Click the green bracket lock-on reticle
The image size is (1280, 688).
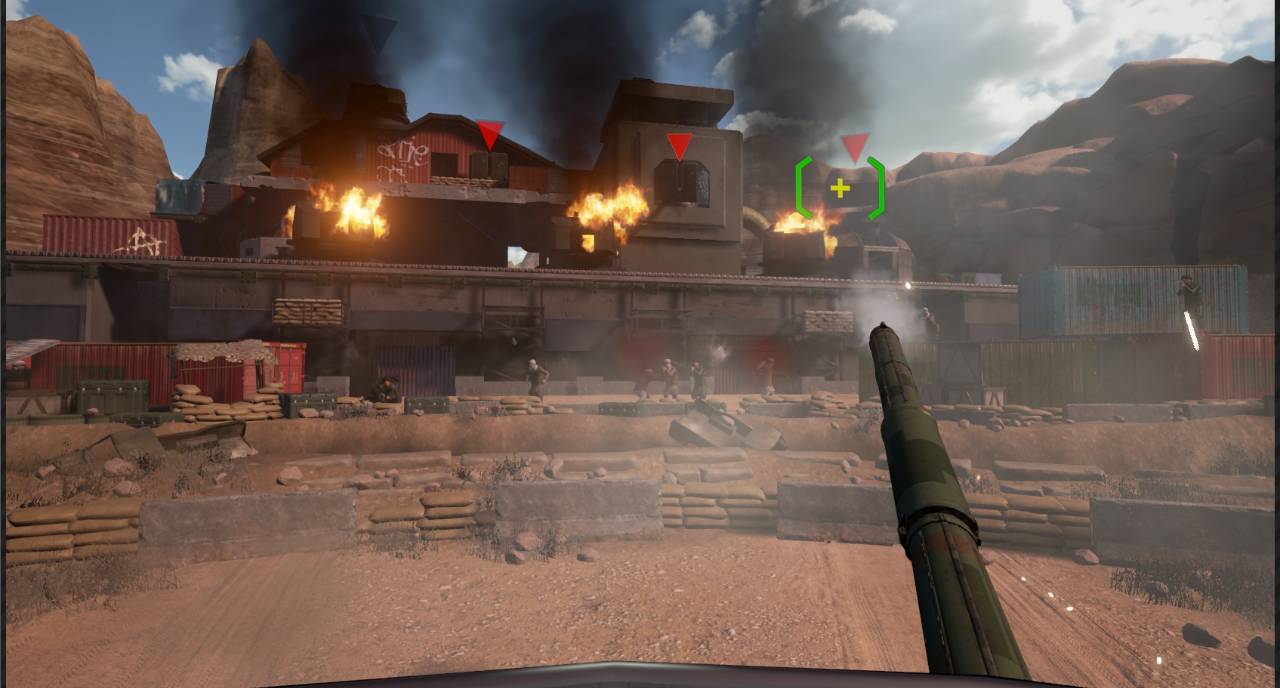coord(840,188)
